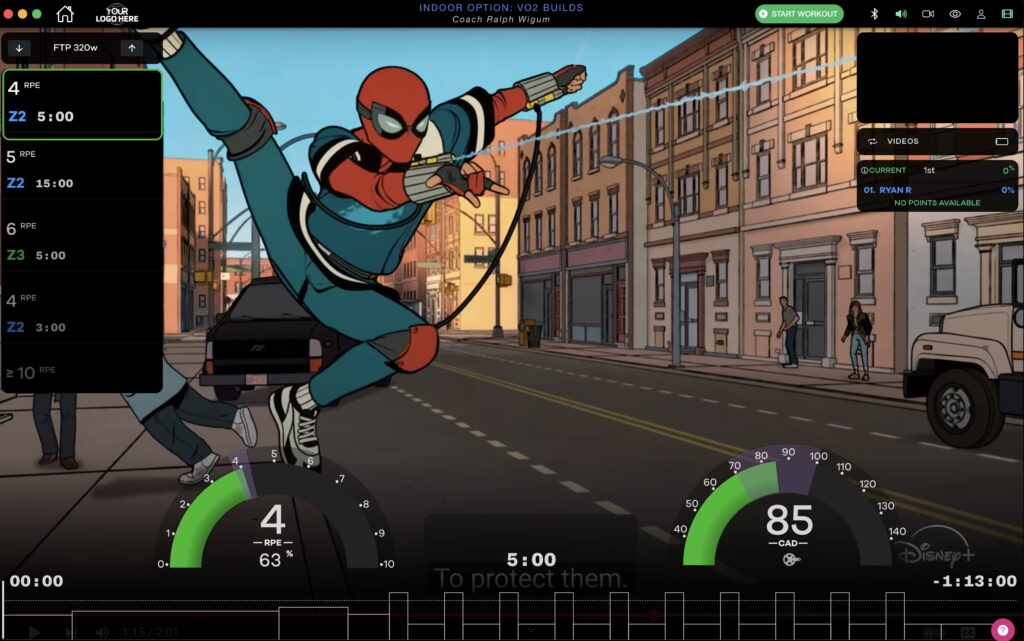The image size is (1024, 641).
Task: Expand the video panel with rectangle icon
Action: (1001, 141)
